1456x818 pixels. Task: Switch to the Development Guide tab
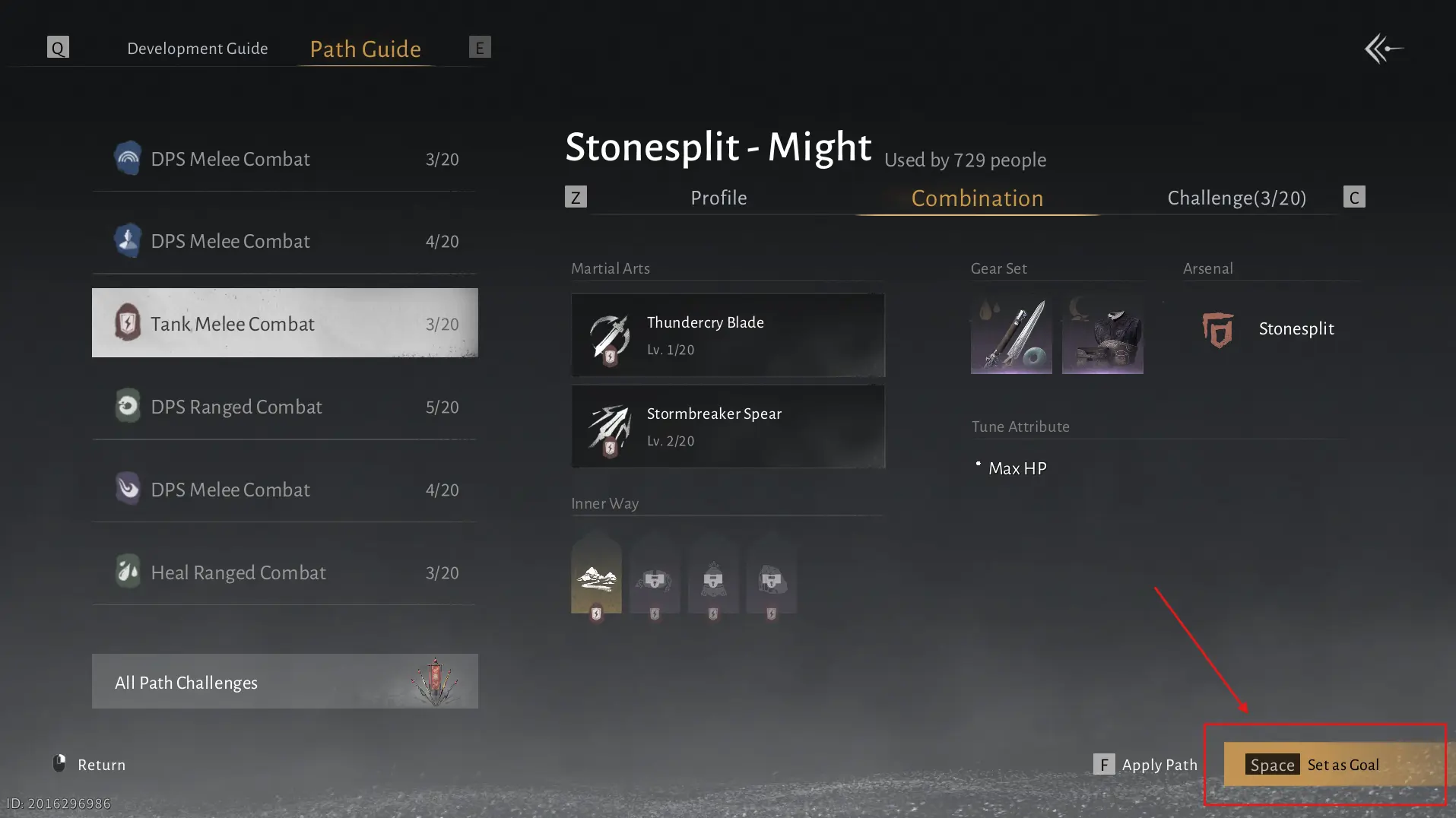point(197,49)
